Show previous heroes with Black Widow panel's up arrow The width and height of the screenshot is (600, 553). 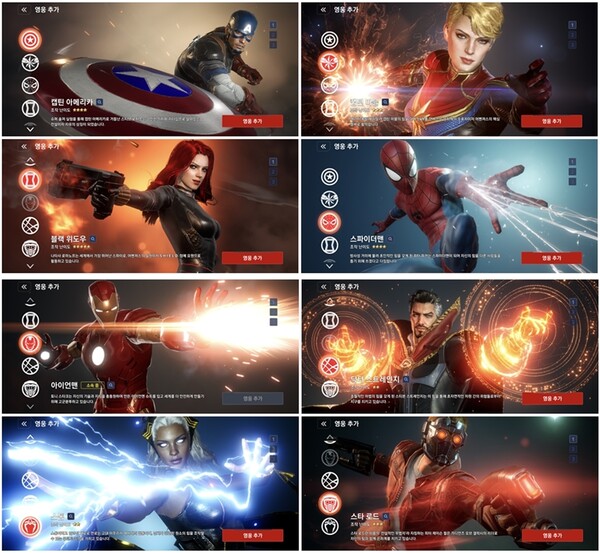(30, 160)
